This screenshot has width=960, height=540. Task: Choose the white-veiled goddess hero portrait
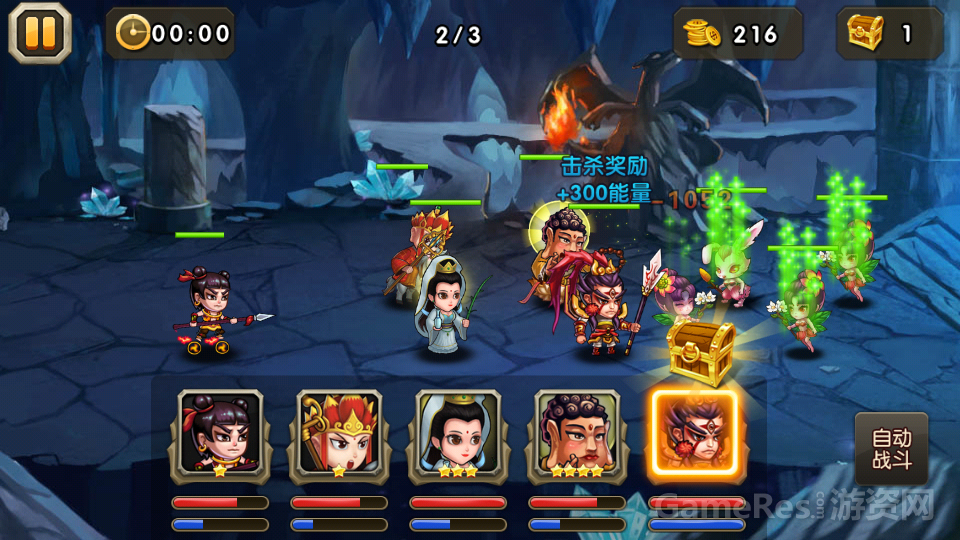coord(458,433)
